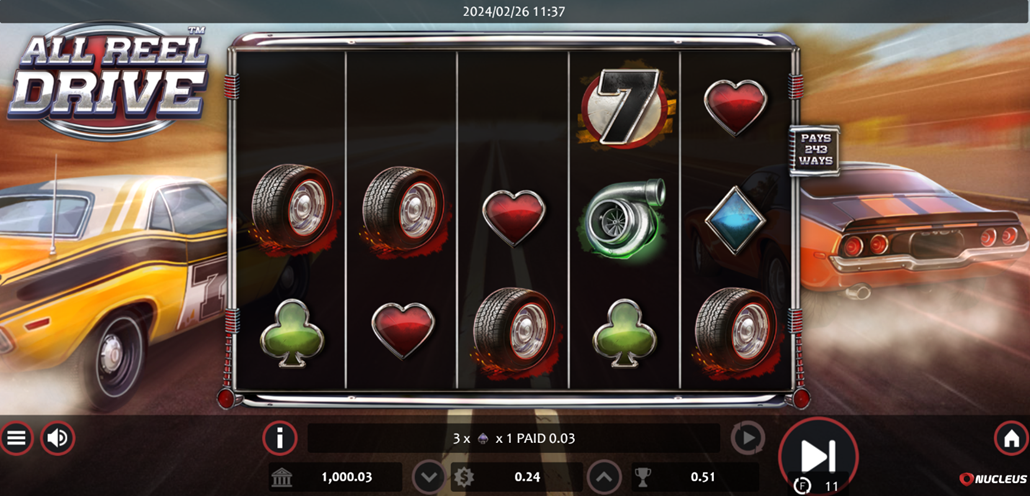Viewport: 1030px width, 496px height.
Task: Click the Pays 243 Ways sign
Action: tap(814, 150)
